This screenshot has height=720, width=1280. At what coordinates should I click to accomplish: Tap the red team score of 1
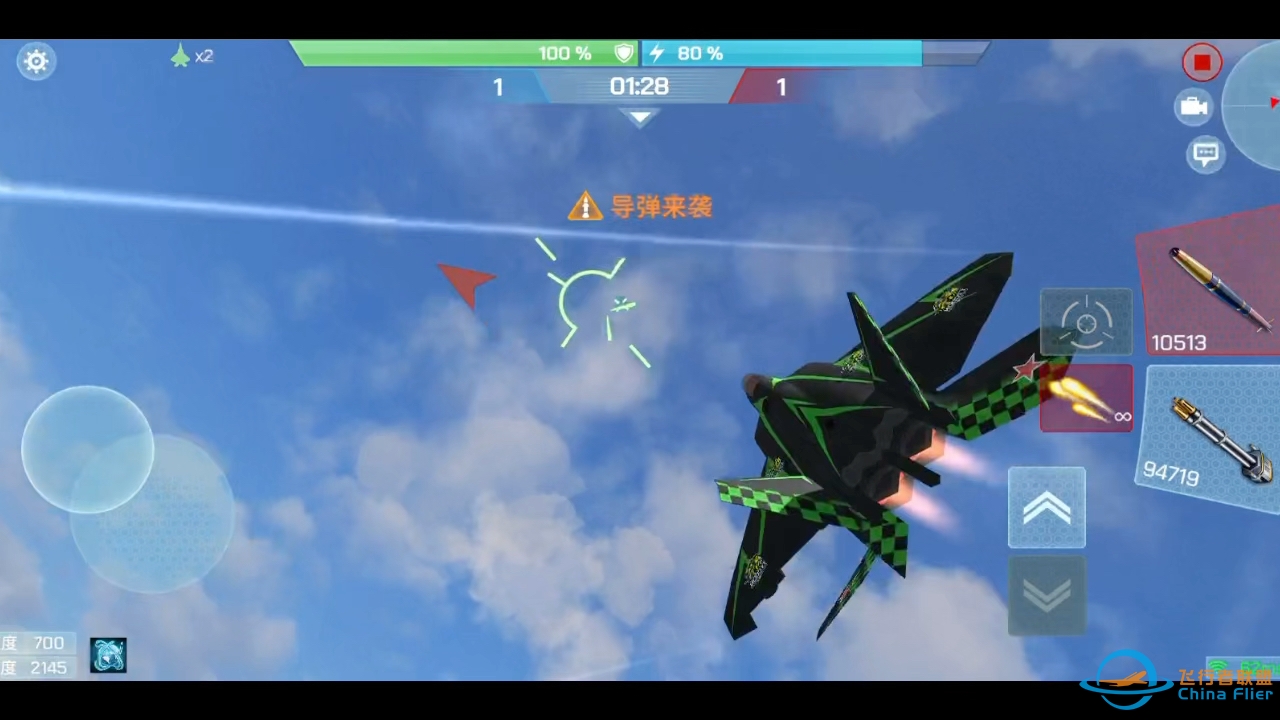pos(781,87)
